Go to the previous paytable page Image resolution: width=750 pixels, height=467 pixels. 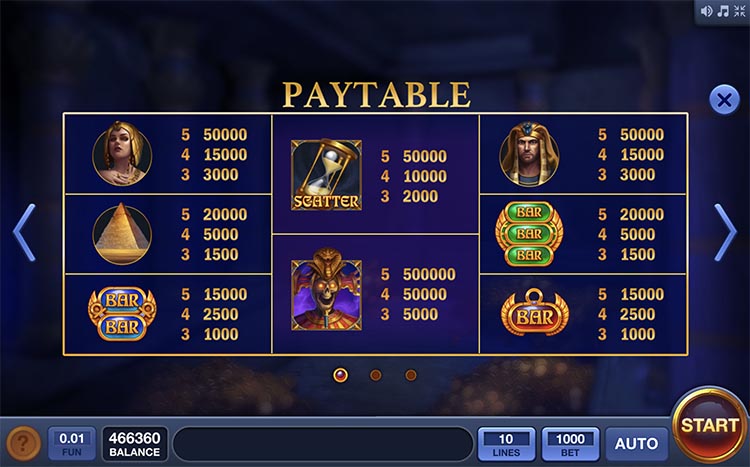pyautogui.click(x=24, y=232)
